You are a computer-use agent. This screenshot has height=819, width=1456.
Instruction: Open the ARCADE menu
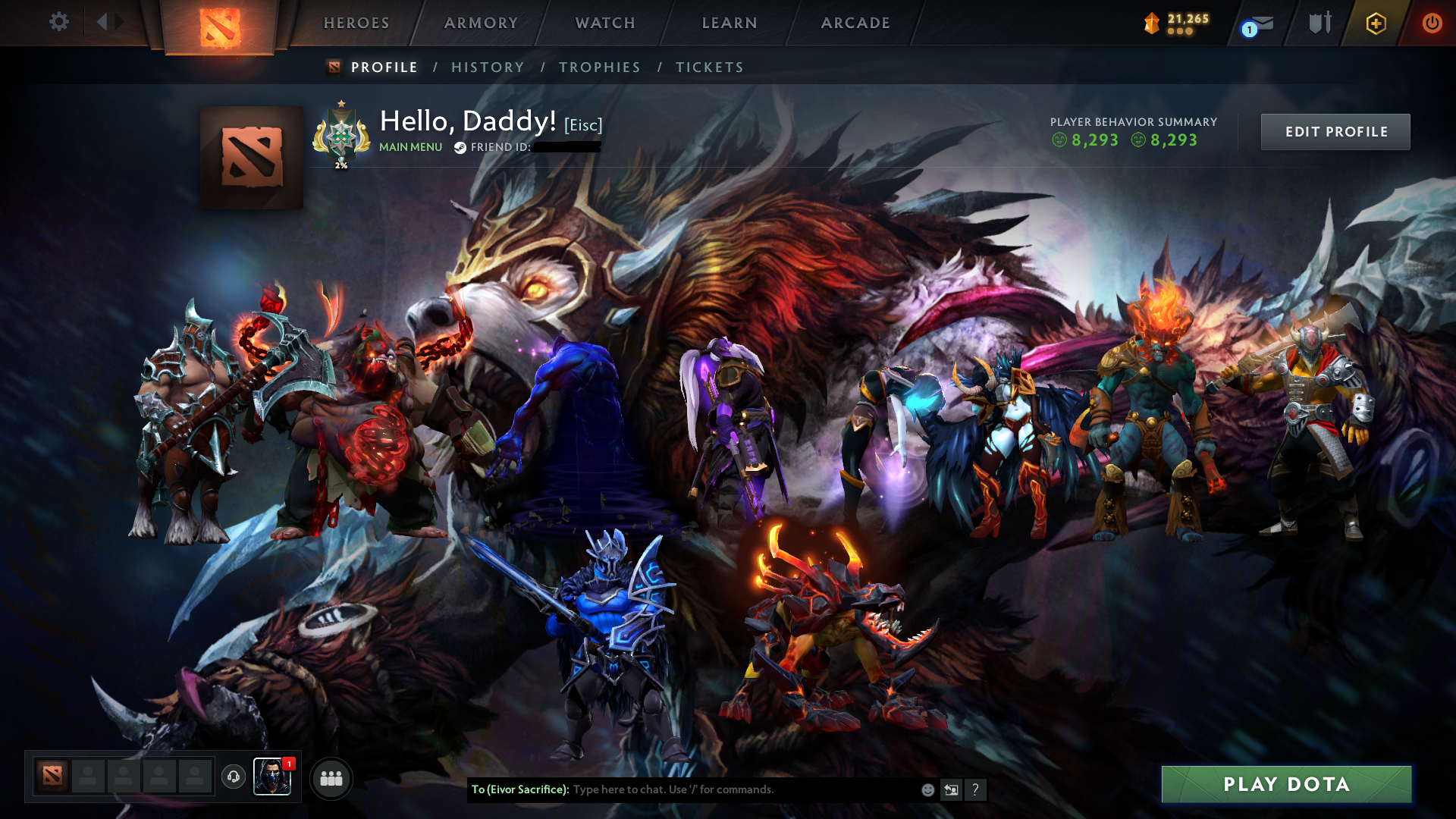(855, 23)
